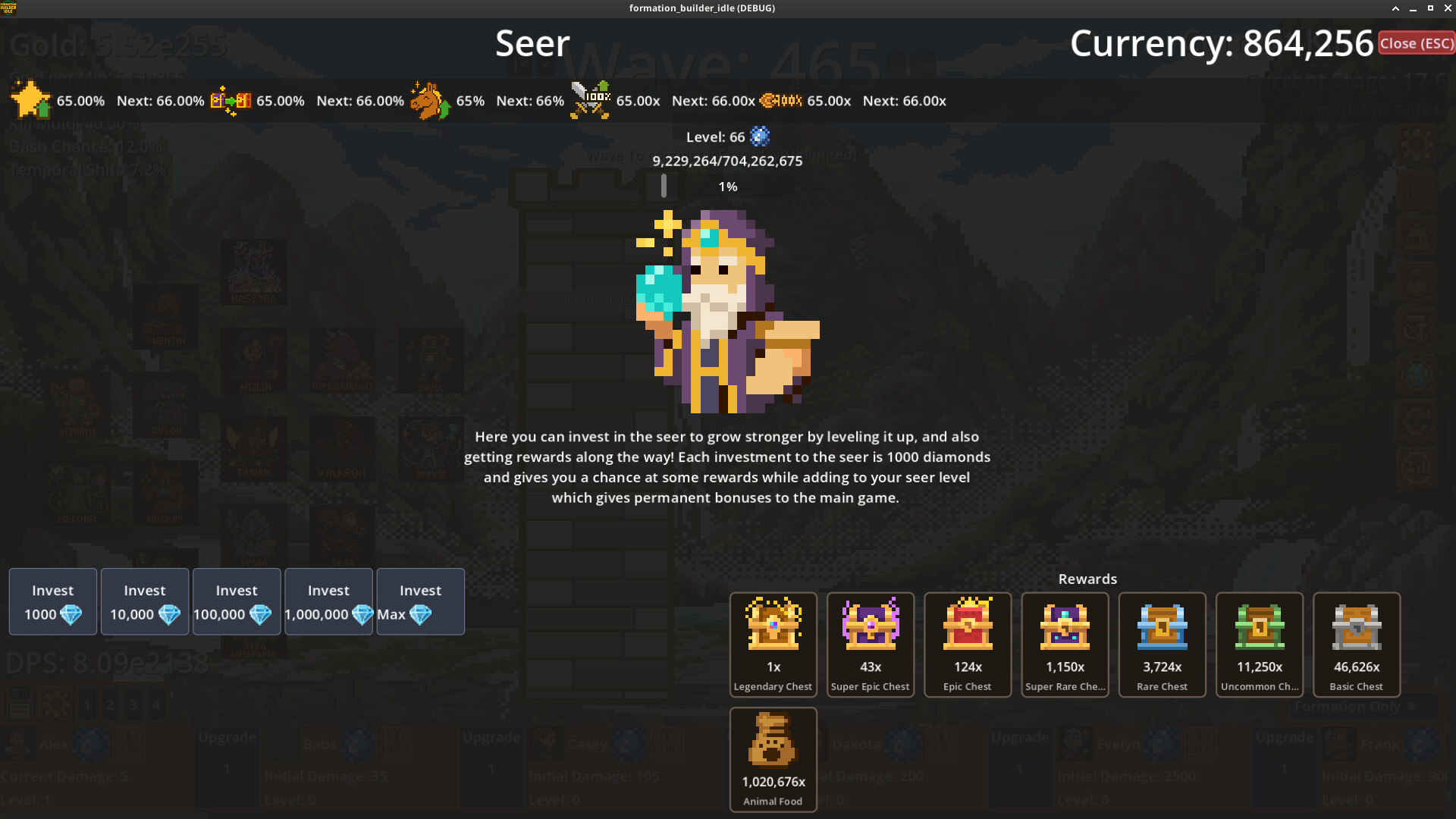Click formation preset number 3 toggle

point(133,704)
